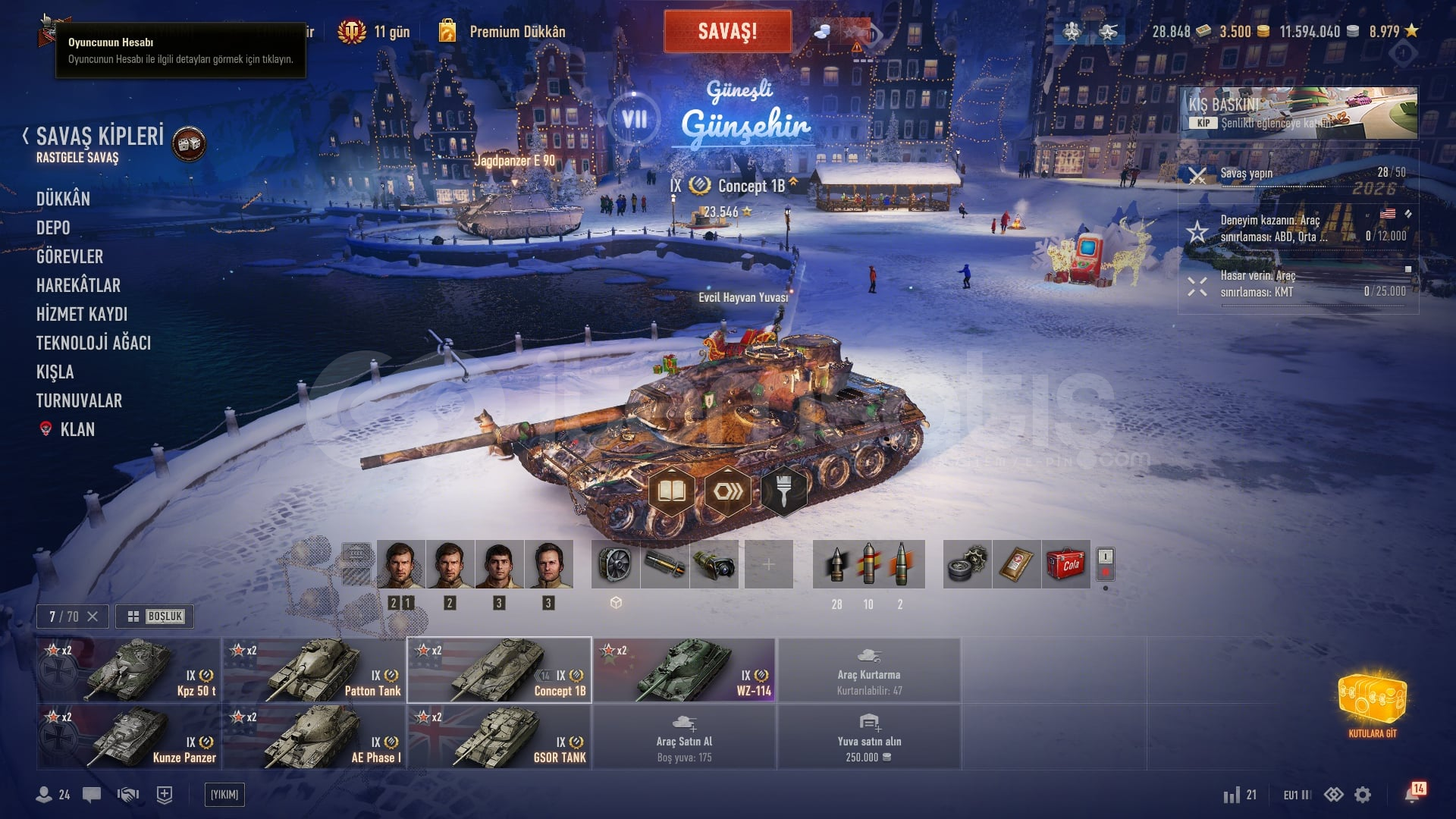Pick the GSOR TANK vehicle
The width and height of the screenshot is (1456, 819).
pos(499,737)
